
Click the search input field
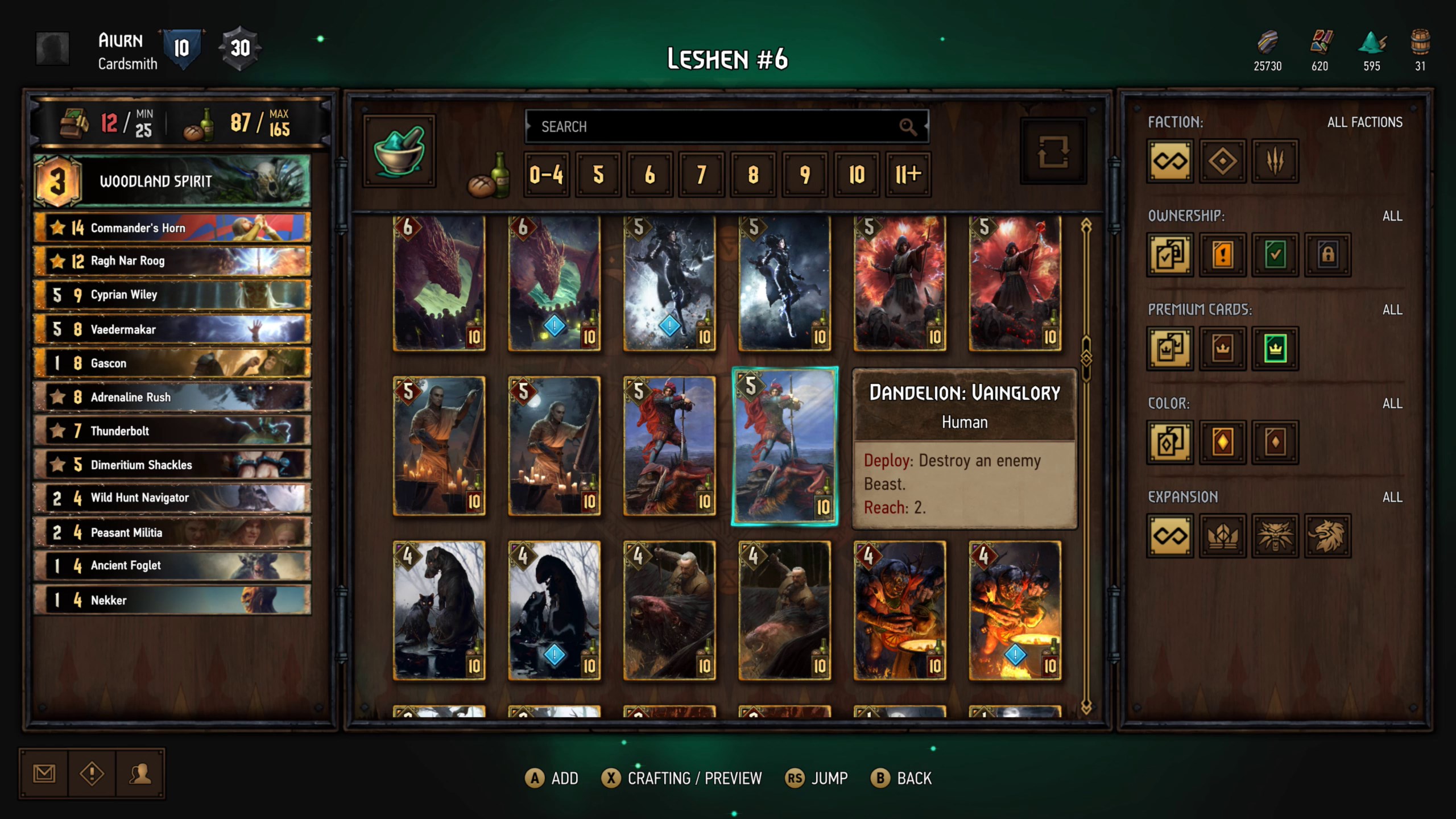[x=728, y=126]
